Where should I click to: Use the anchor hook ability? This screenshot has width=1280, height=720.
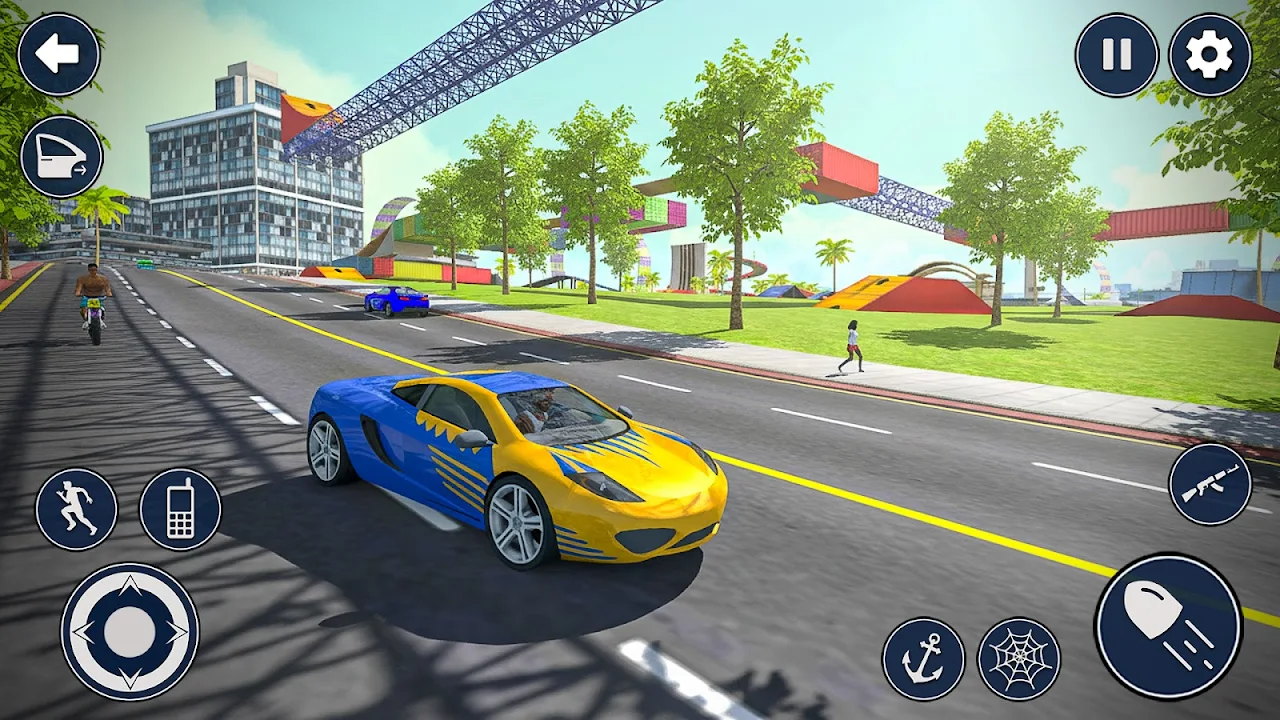pos(923,659)
